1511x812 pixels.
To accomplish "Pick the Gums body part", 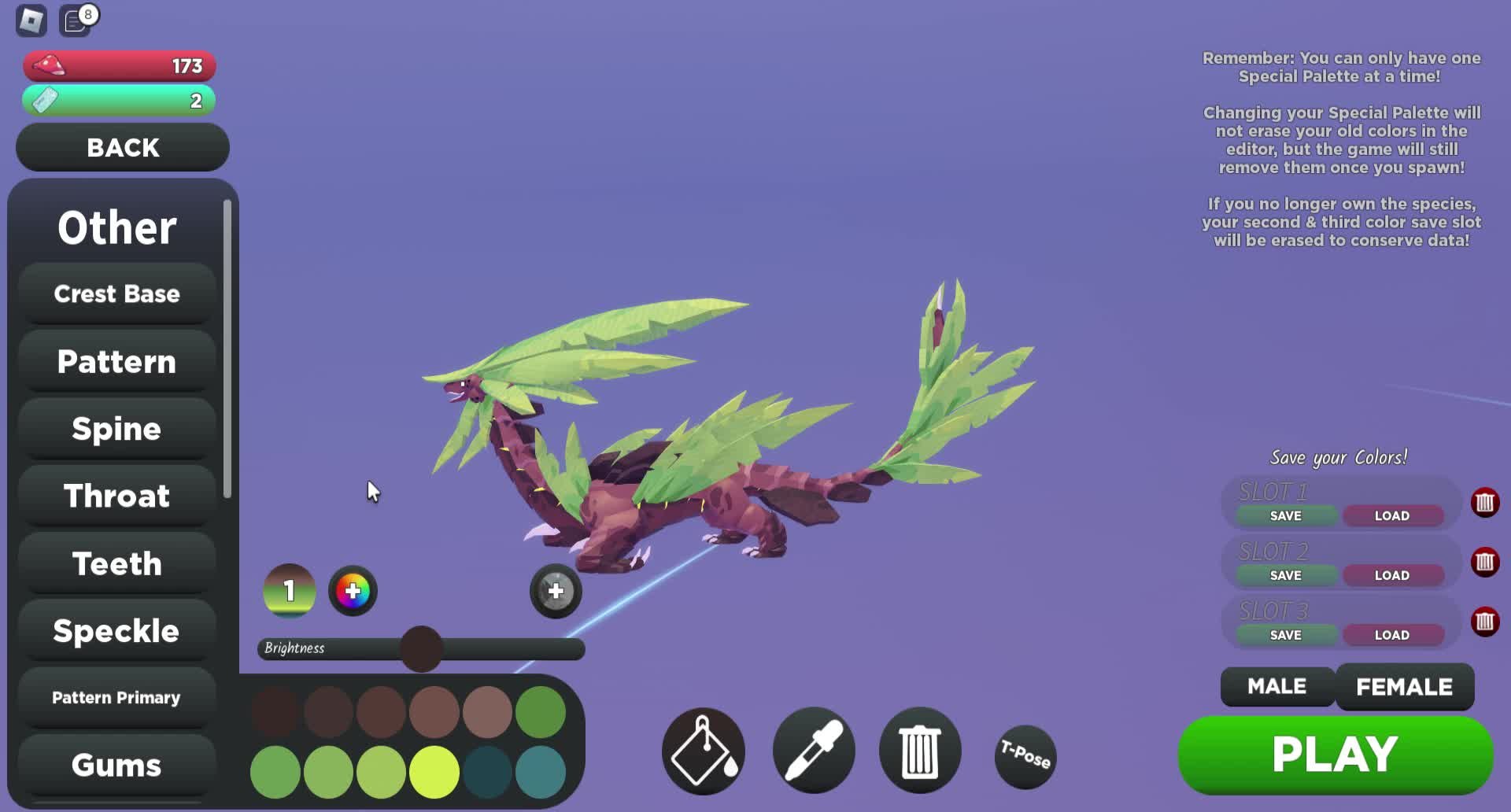I will pos(116,765).
